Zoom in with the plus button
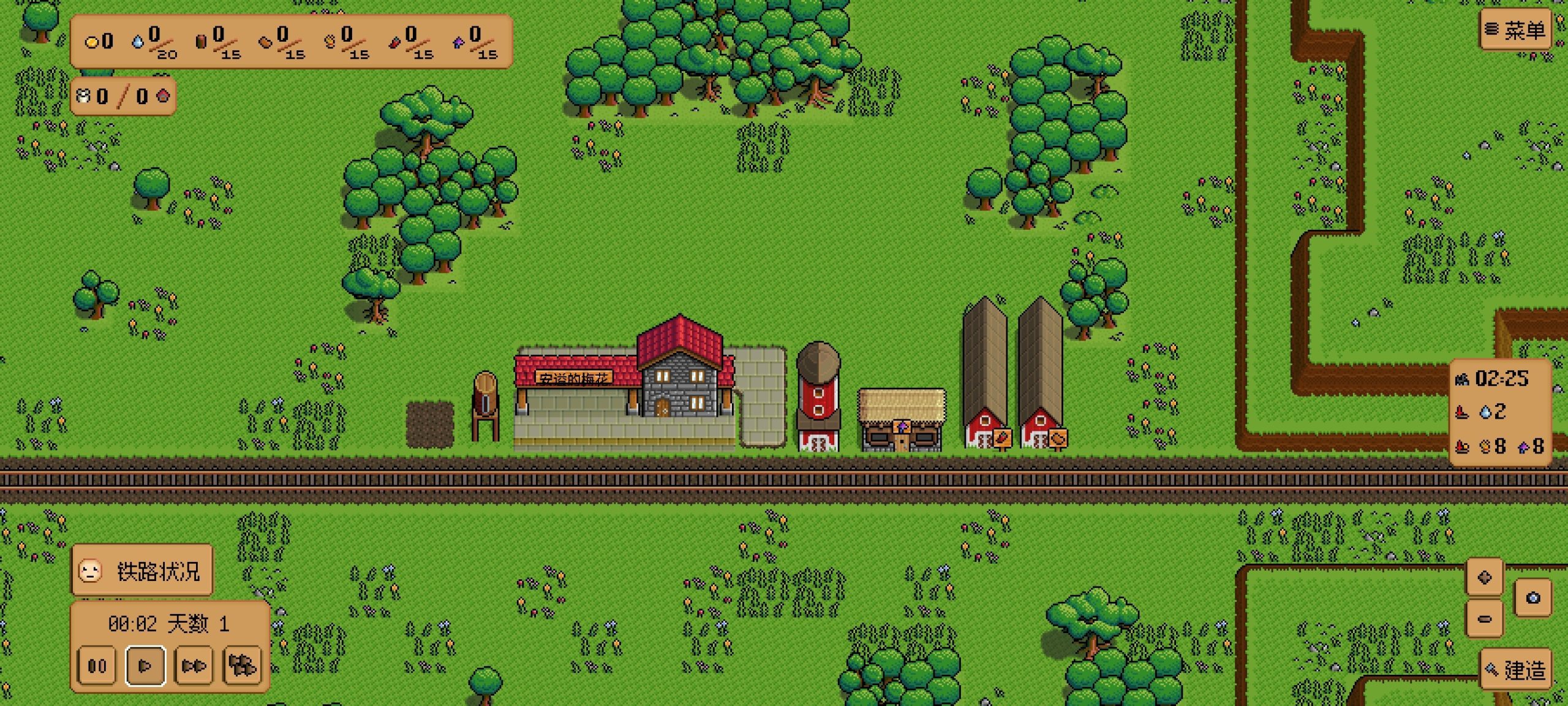This screenshot has width=1568, height=706. coord(1484,577)
